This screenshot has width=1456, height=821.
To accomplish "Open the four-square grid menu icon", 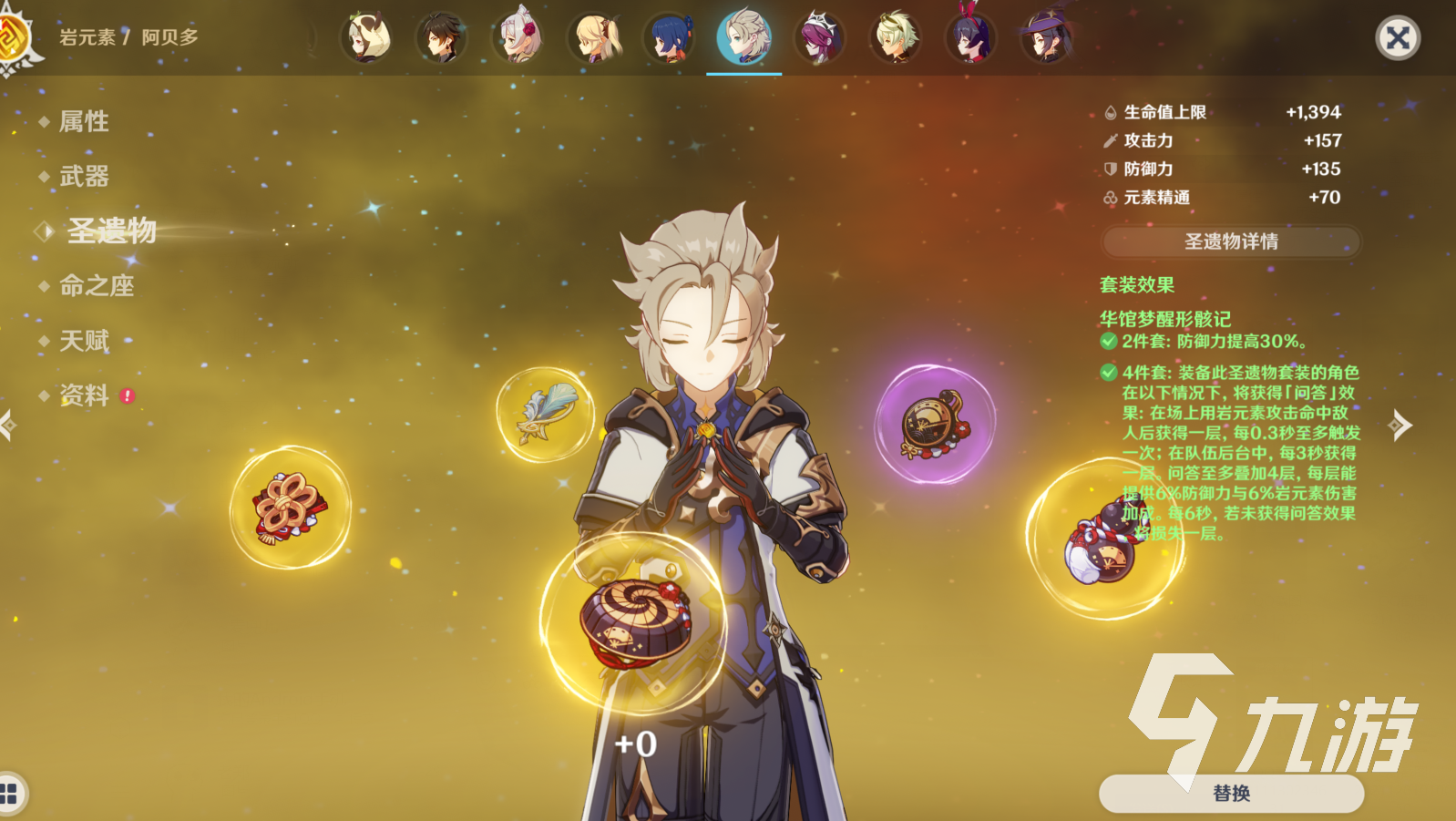I will pos(9,793).
